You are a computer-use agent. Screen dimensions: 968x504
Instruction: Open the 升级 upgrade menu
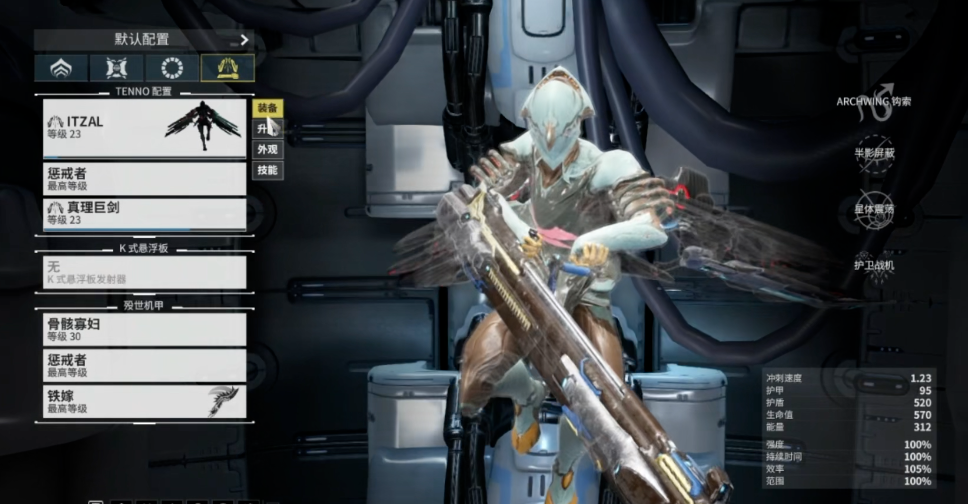coord(265,129)
